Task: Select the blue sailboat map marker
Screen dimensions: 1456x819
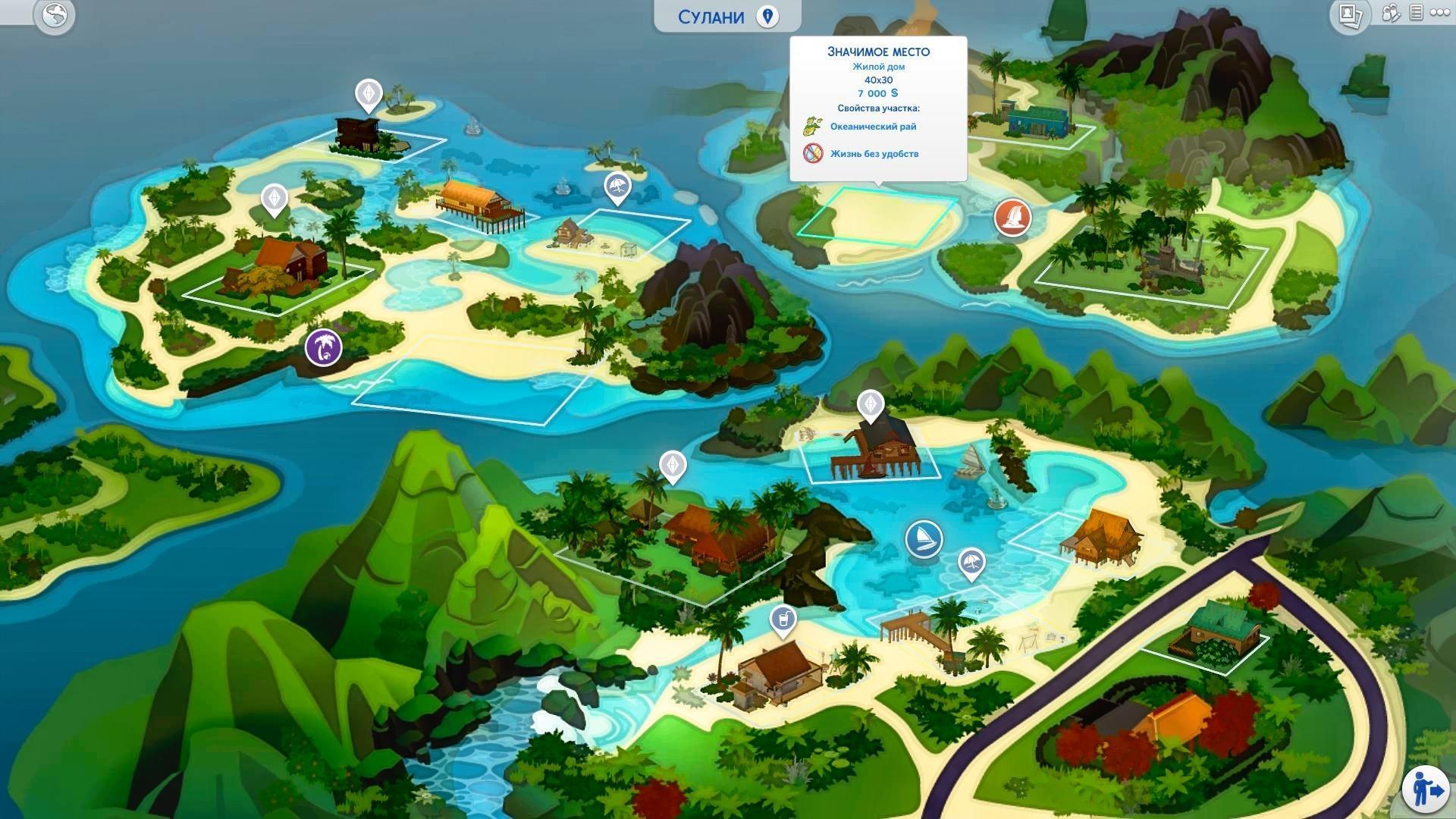Action: click(x=924, y=539)
